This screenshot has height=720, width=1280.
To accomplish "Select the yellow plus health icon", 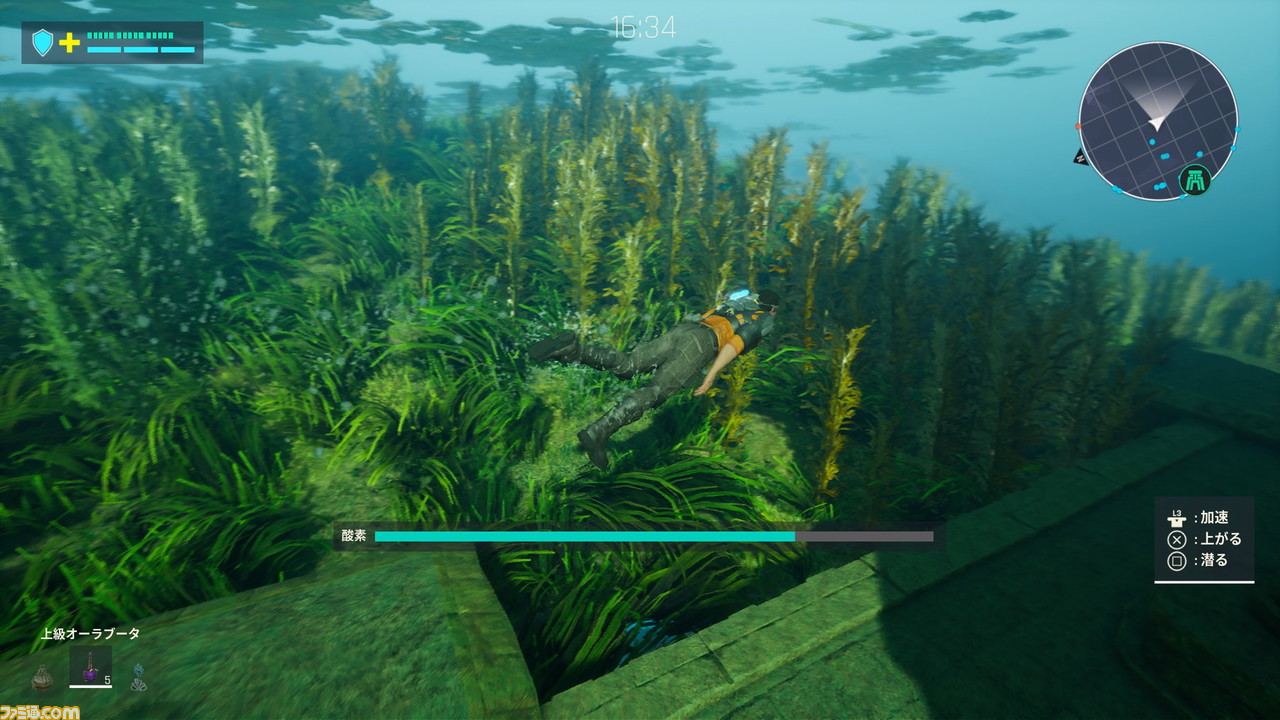I will tap(69, 42).
